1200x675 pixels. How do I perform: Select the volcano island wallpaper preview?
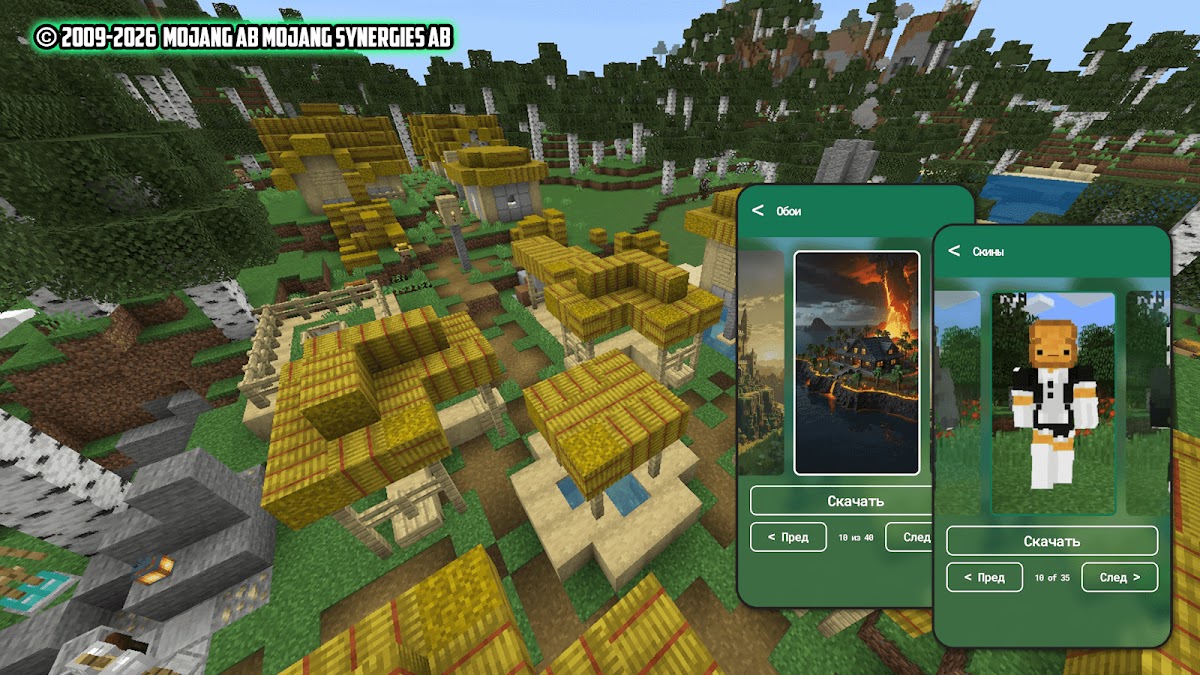(x=856, y=362)
